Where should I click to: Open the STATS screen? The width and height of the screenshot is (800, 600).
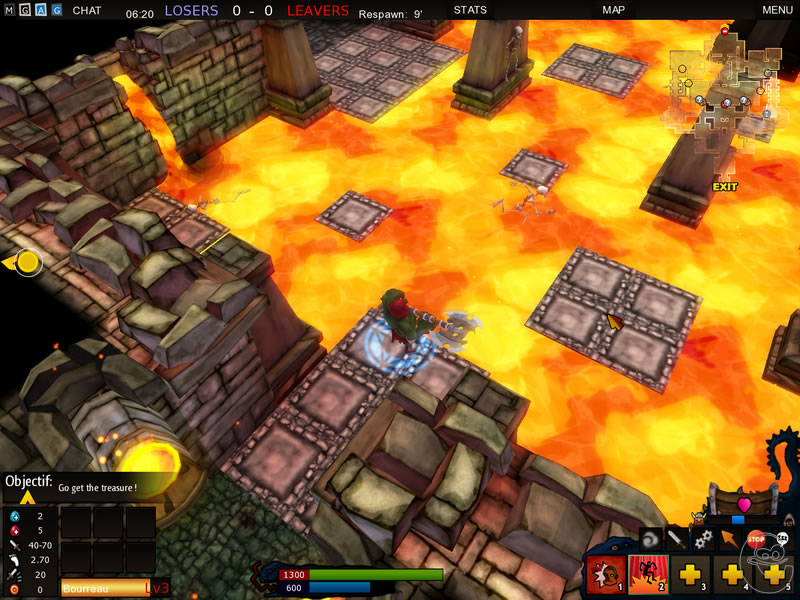[x=470, y=11]
